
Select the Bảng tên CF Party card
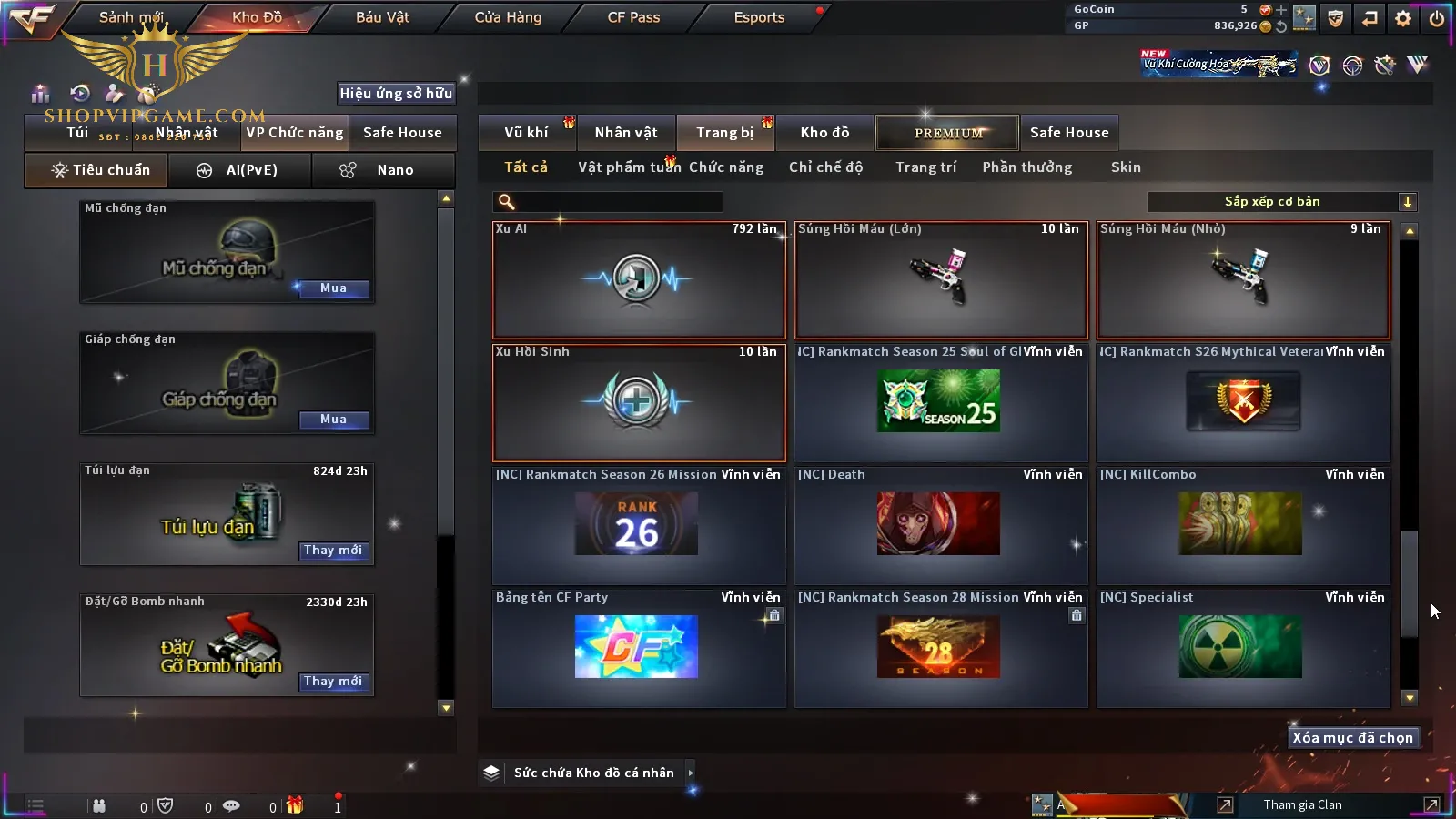click(638, 648)
